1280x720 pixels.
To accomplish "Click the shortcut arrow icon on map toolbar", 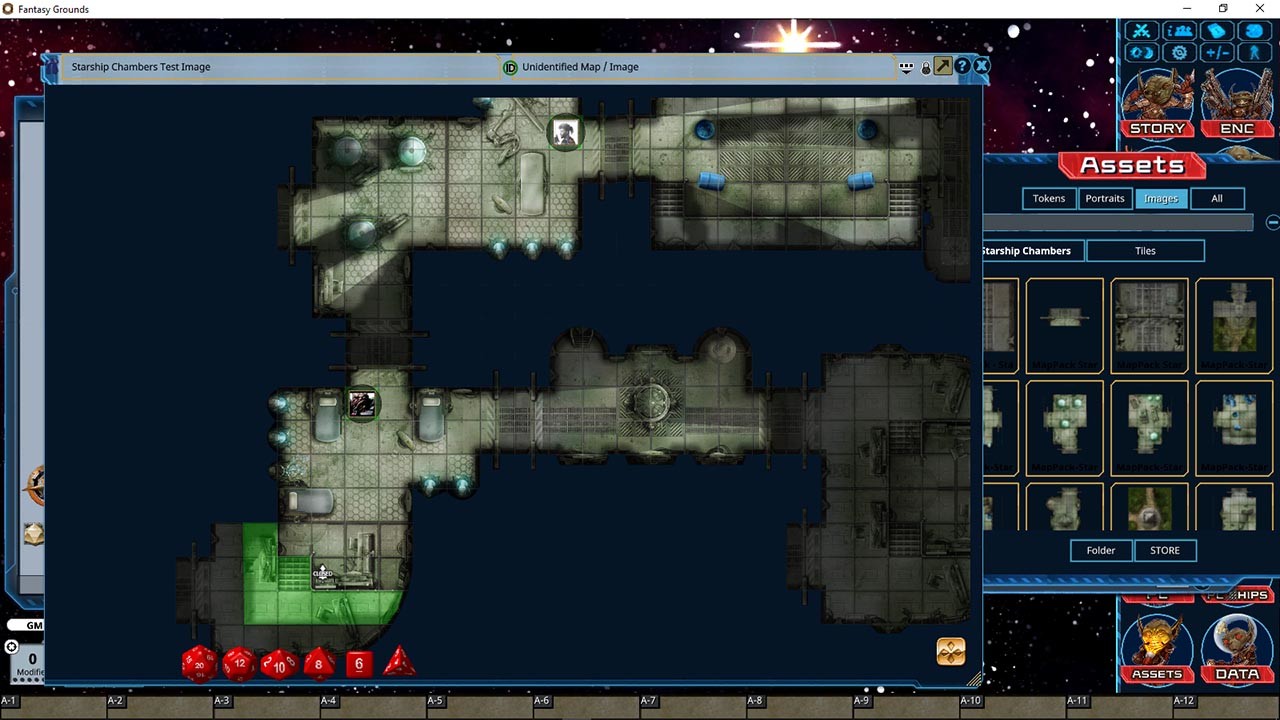I will tap(942, 66).
